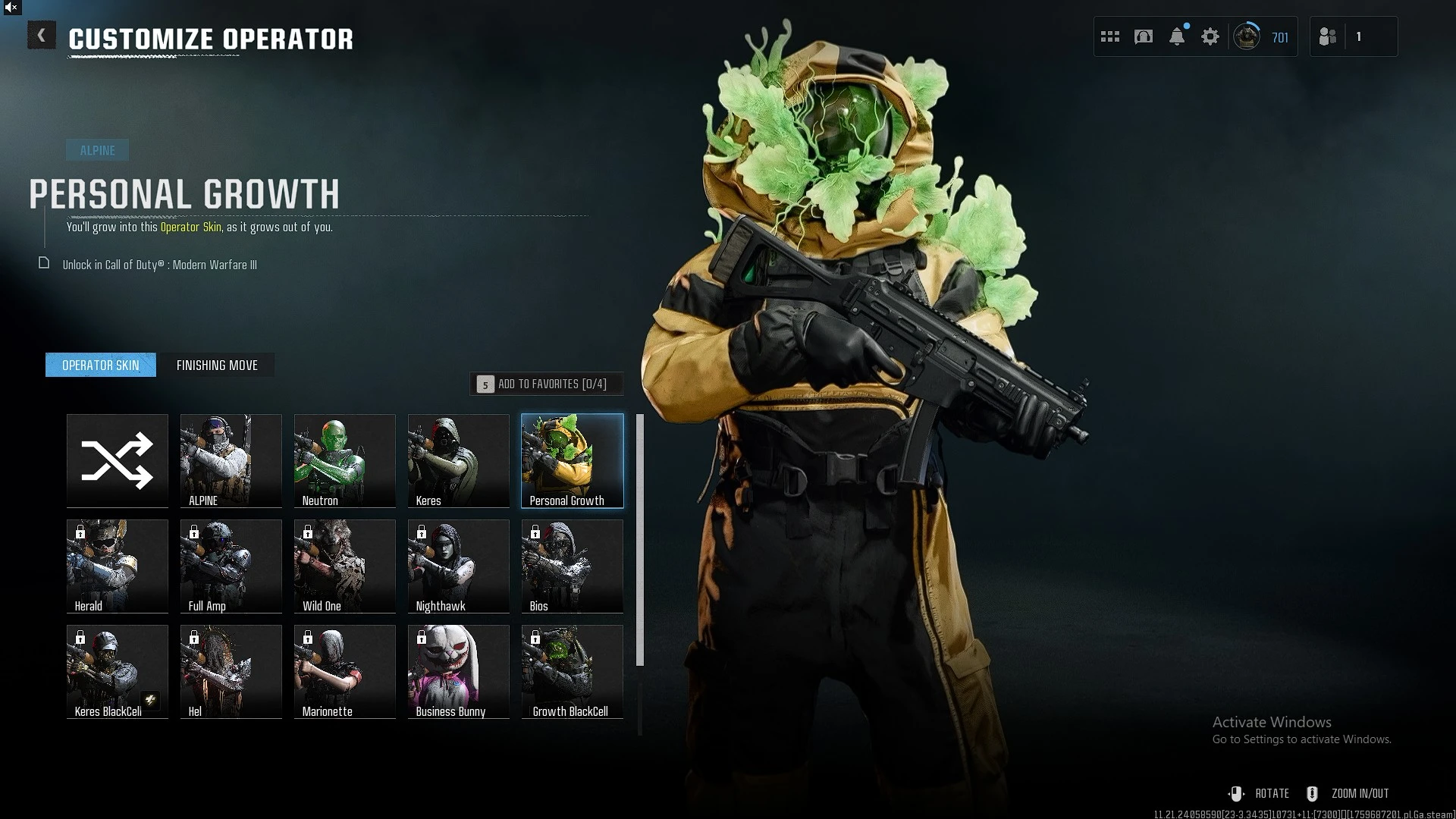Viewport: 1456px width, 819px height.
Task: Select the Nighthawk skin tile
Action: 459,566
